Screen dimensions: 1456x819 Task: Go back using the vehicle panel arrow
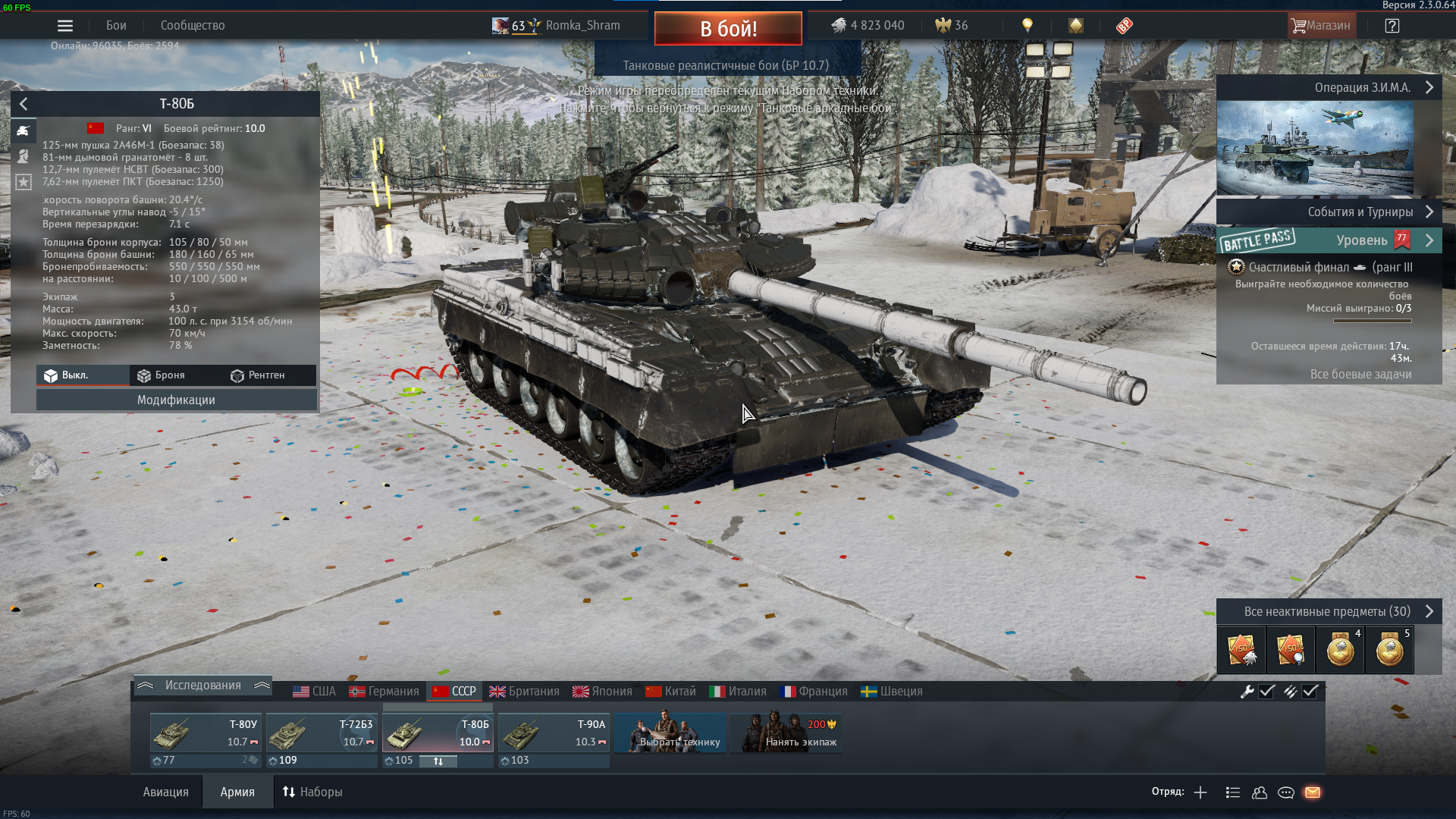(x=24, y=104)
